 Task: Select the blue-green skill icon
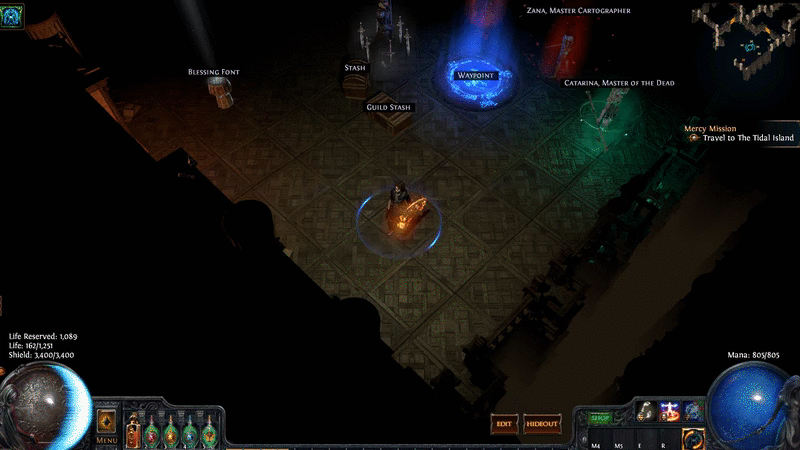(x=692, y=412)
